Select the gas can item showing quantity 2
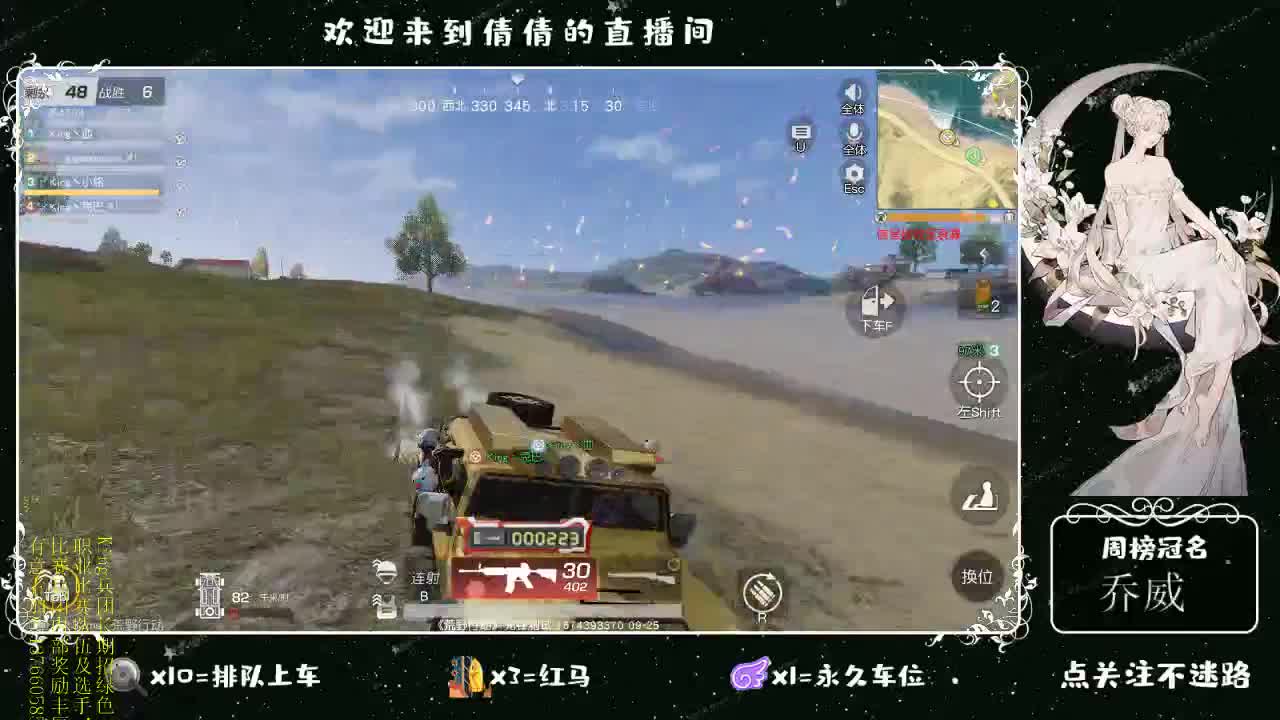Viewport: 1280px width, 720px height. click(x=985, y=295)
